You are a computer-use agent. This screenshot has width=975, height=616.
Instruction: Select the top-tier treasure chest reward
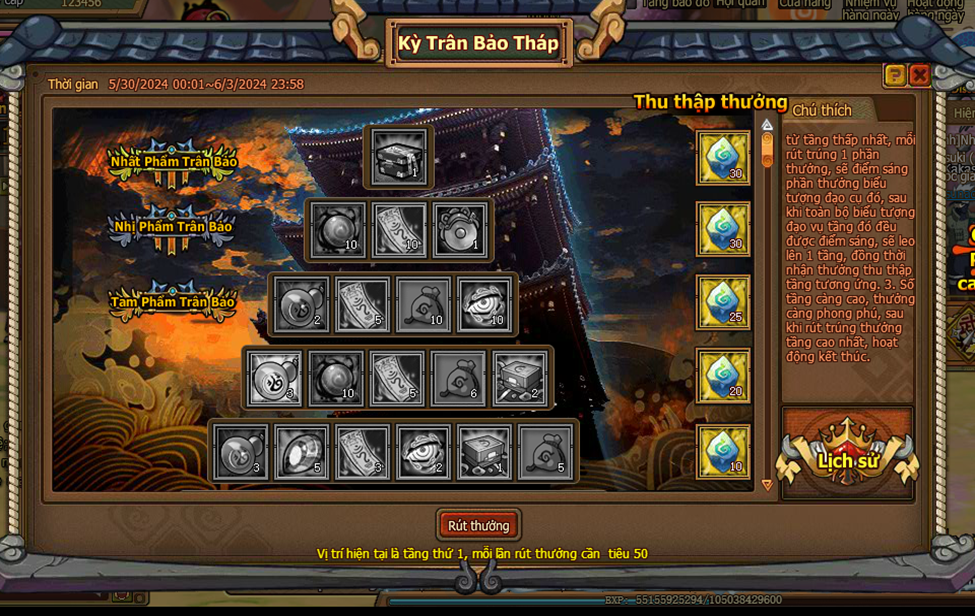tap(400, 157)
